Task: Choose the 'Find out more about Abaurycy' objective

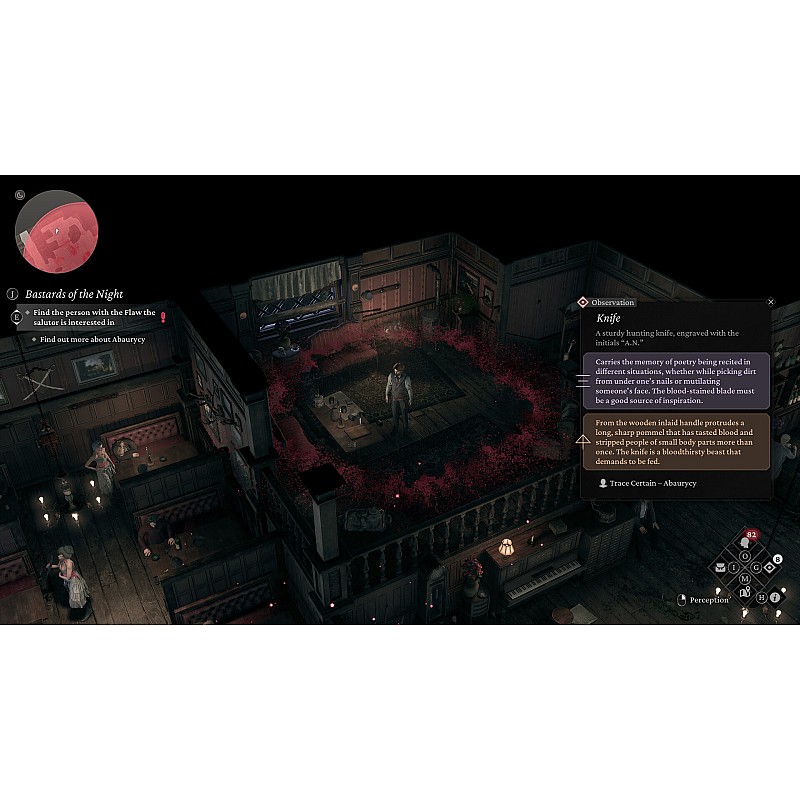Action: pyautogui.click(x=93, y=340)
